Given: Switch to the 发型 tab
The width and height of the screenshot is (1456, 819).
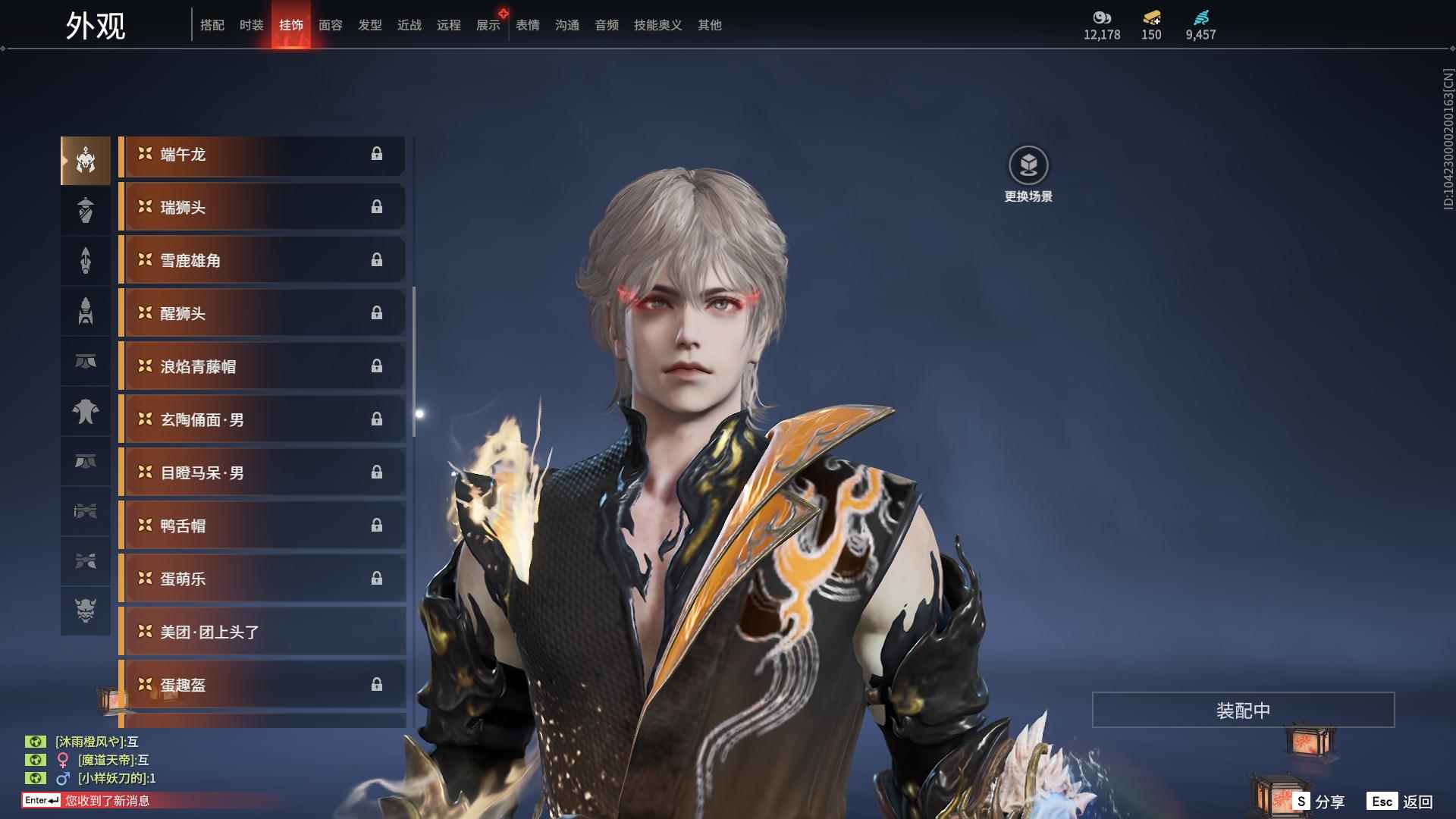Looking at the screenshot, I should tap(370, 25).
